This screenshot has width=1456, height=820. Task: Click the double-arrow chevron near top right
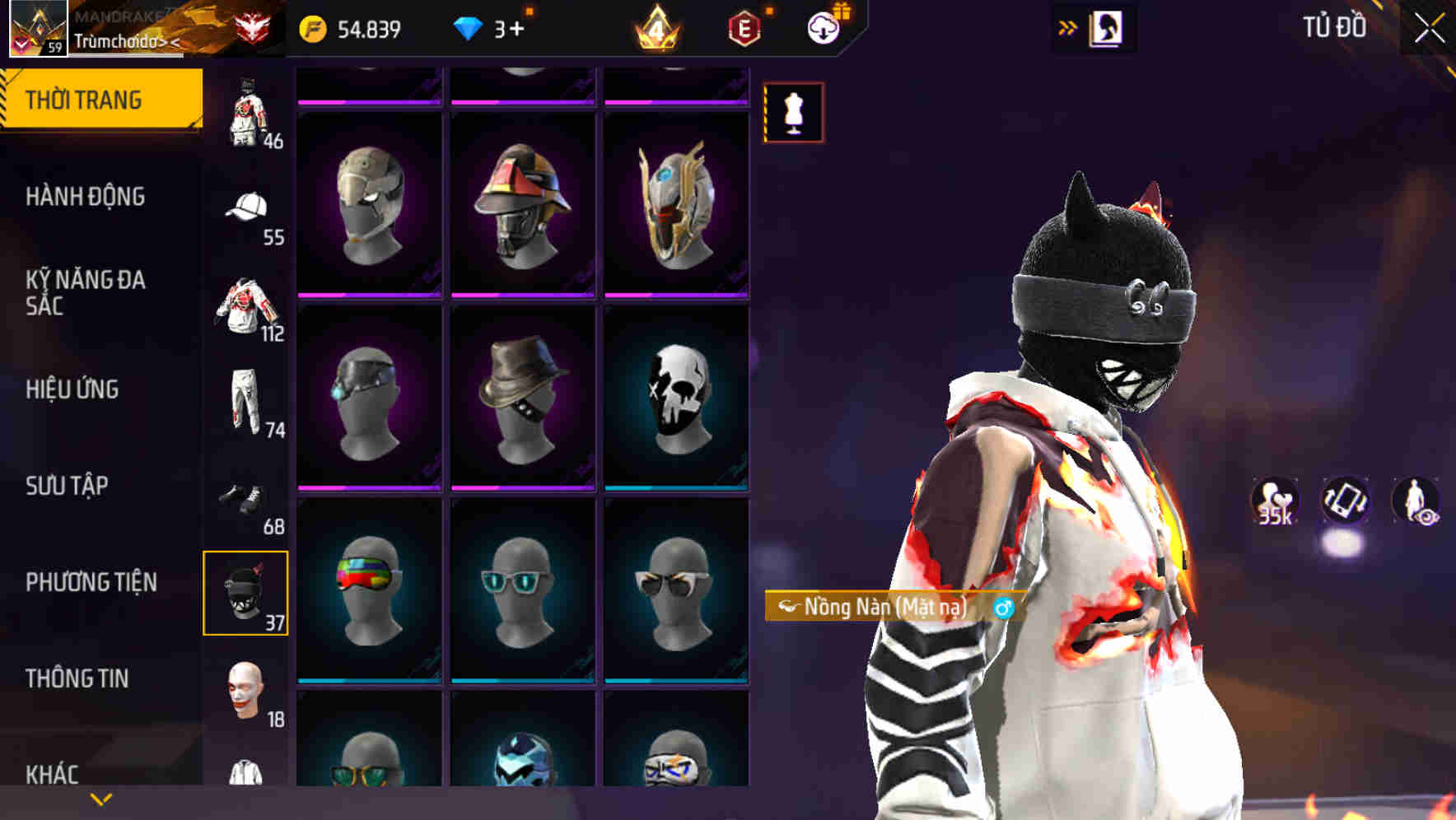pos(1068,26)
